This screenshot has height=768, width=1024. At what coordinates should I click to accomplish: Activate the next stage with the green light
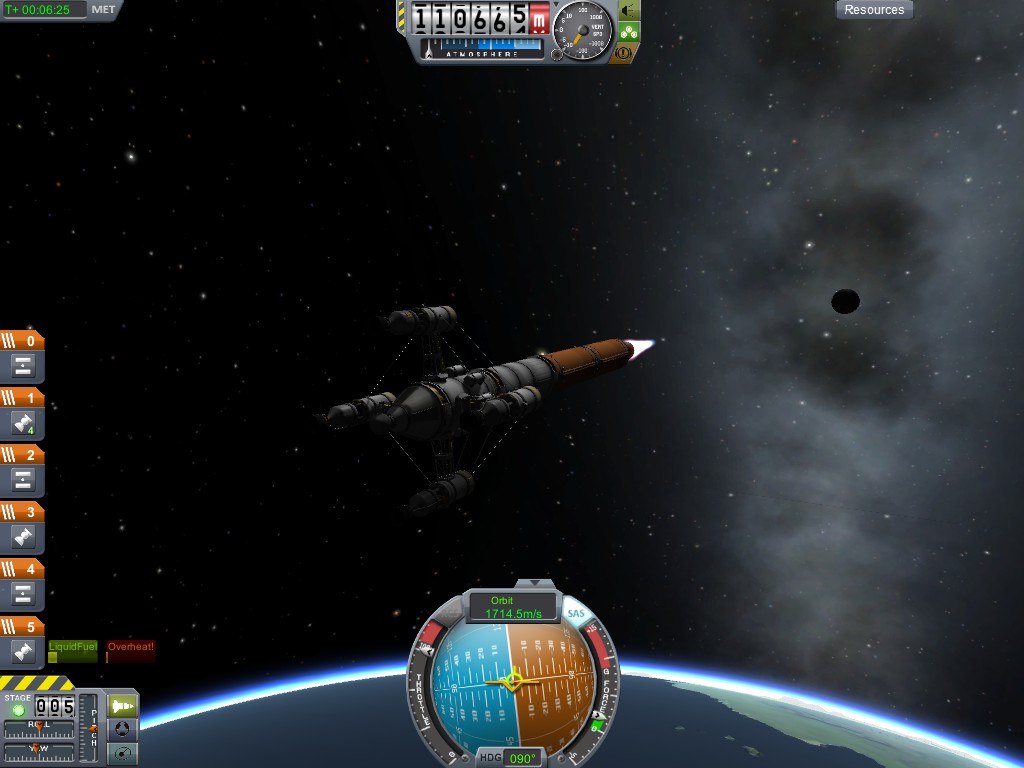[18, 709]
